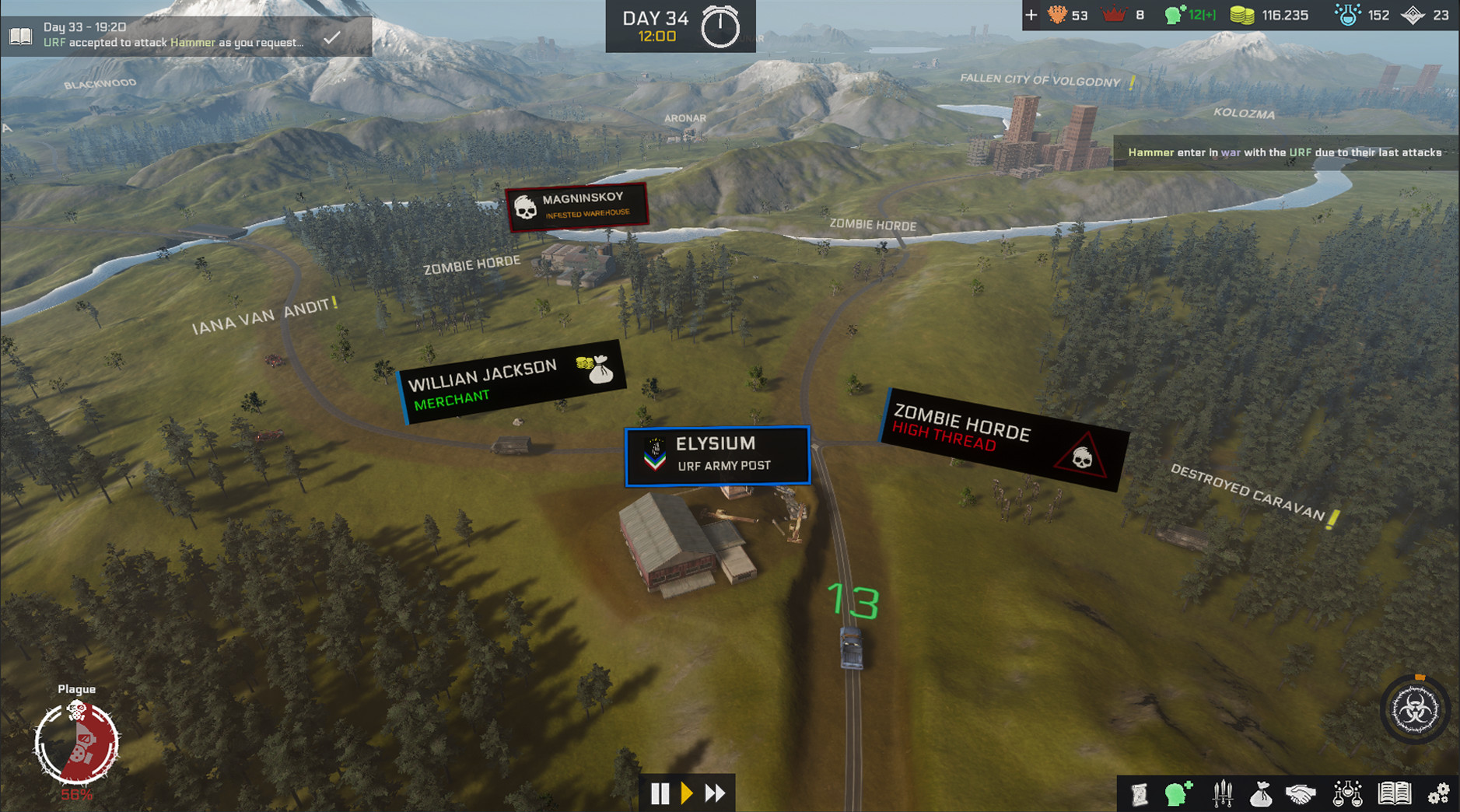The height and width of the screenshot is (812, 1460).
Task: Activate fast-forward game speed
Action: point(715,793)
